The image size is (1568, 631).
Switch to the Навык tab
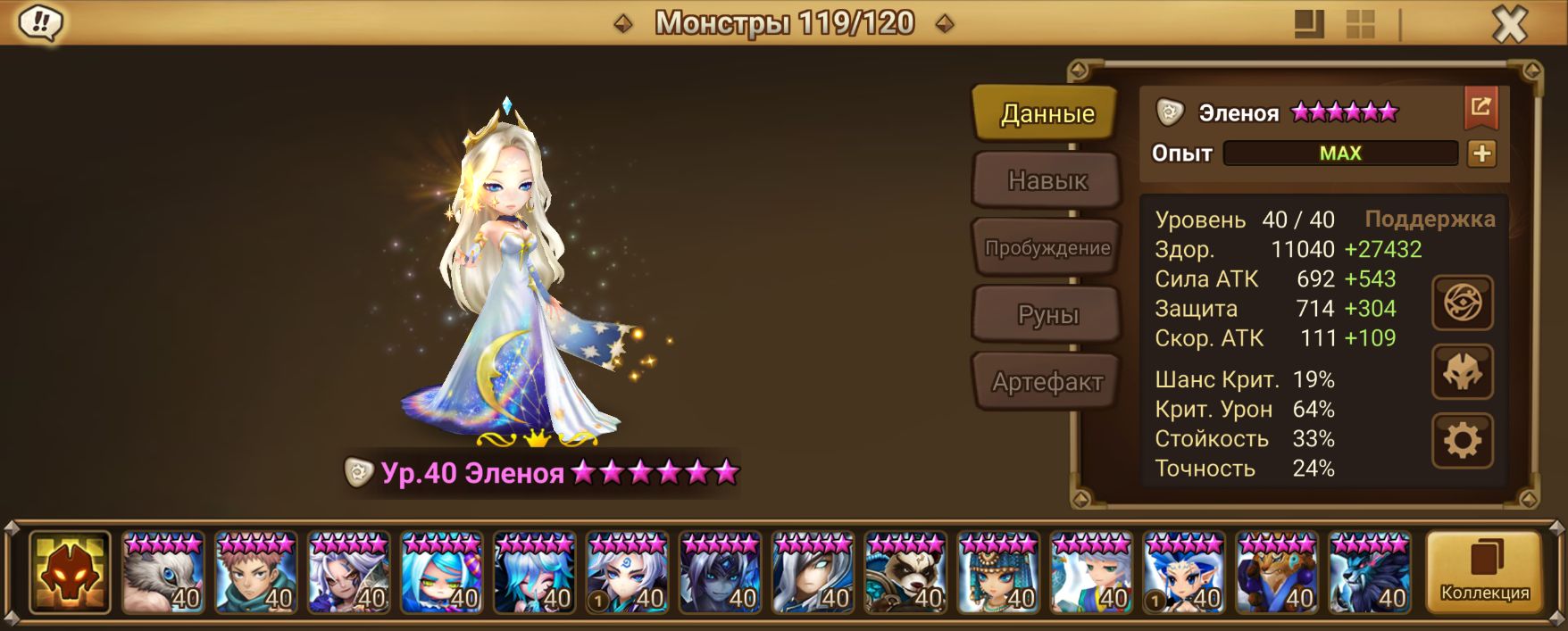click(1047, 180)
